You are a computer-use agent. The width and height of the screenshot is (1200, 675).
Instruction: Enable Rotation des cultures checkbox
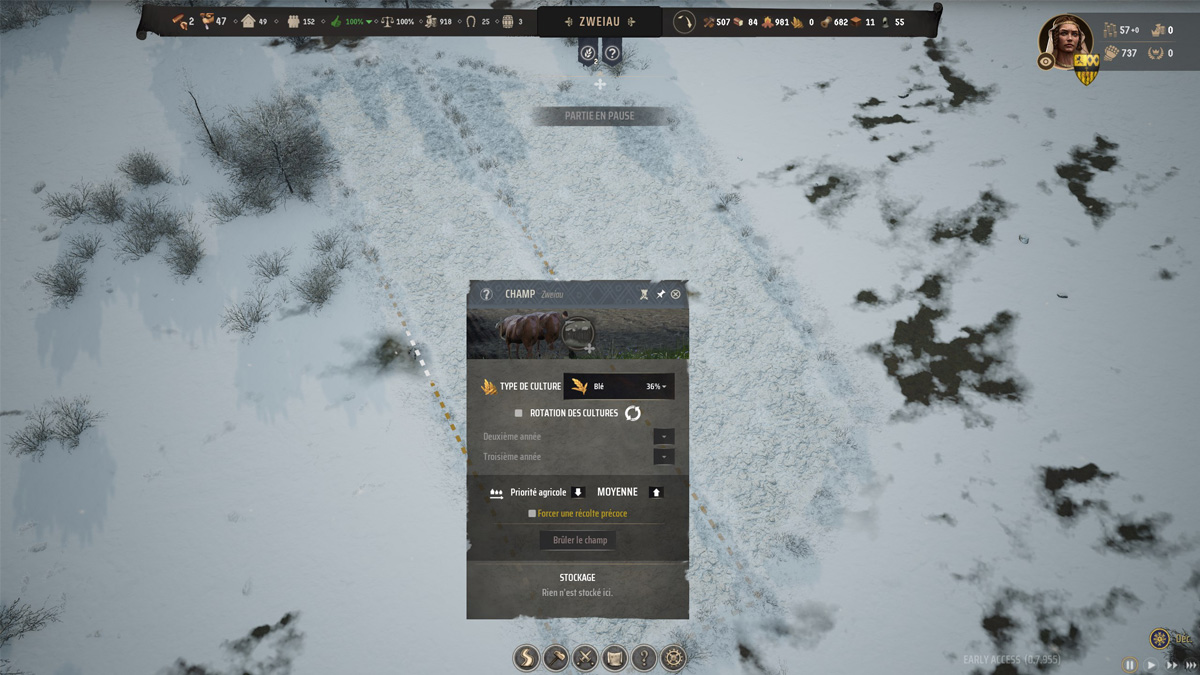click(518, 413)
